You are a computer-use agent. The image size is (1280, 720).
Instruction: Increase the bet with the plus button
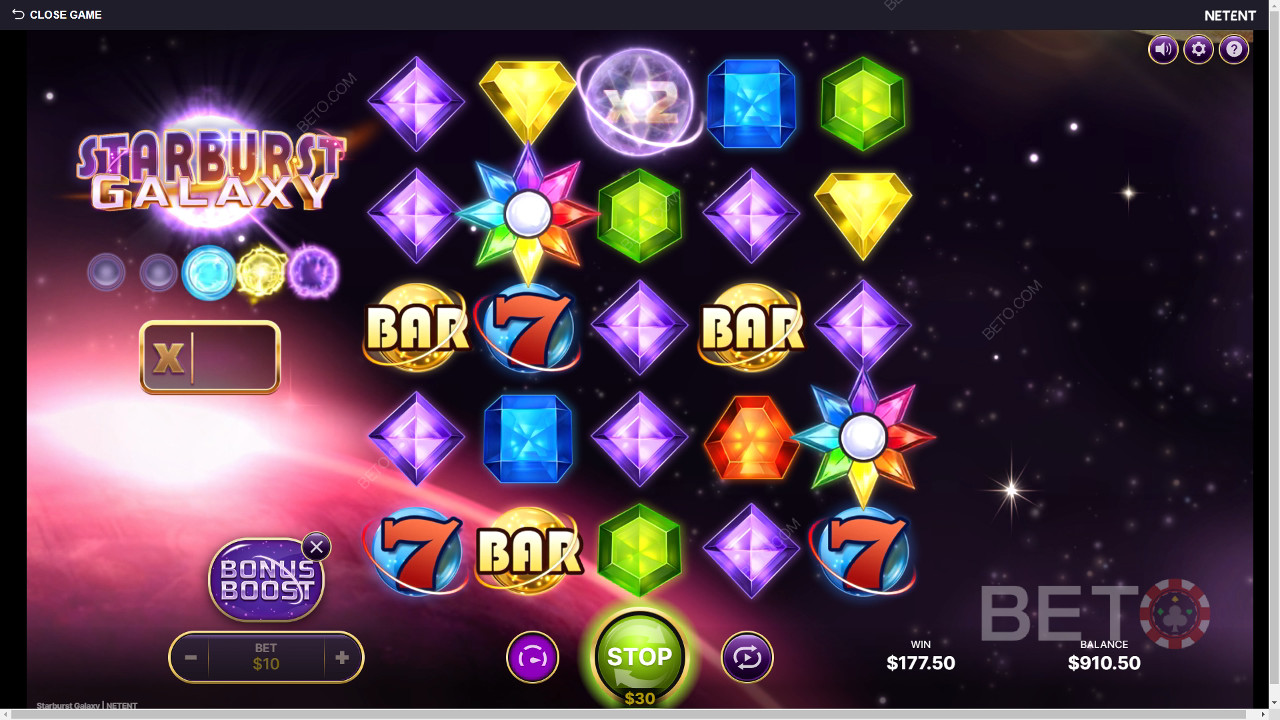tap(344, 657)
